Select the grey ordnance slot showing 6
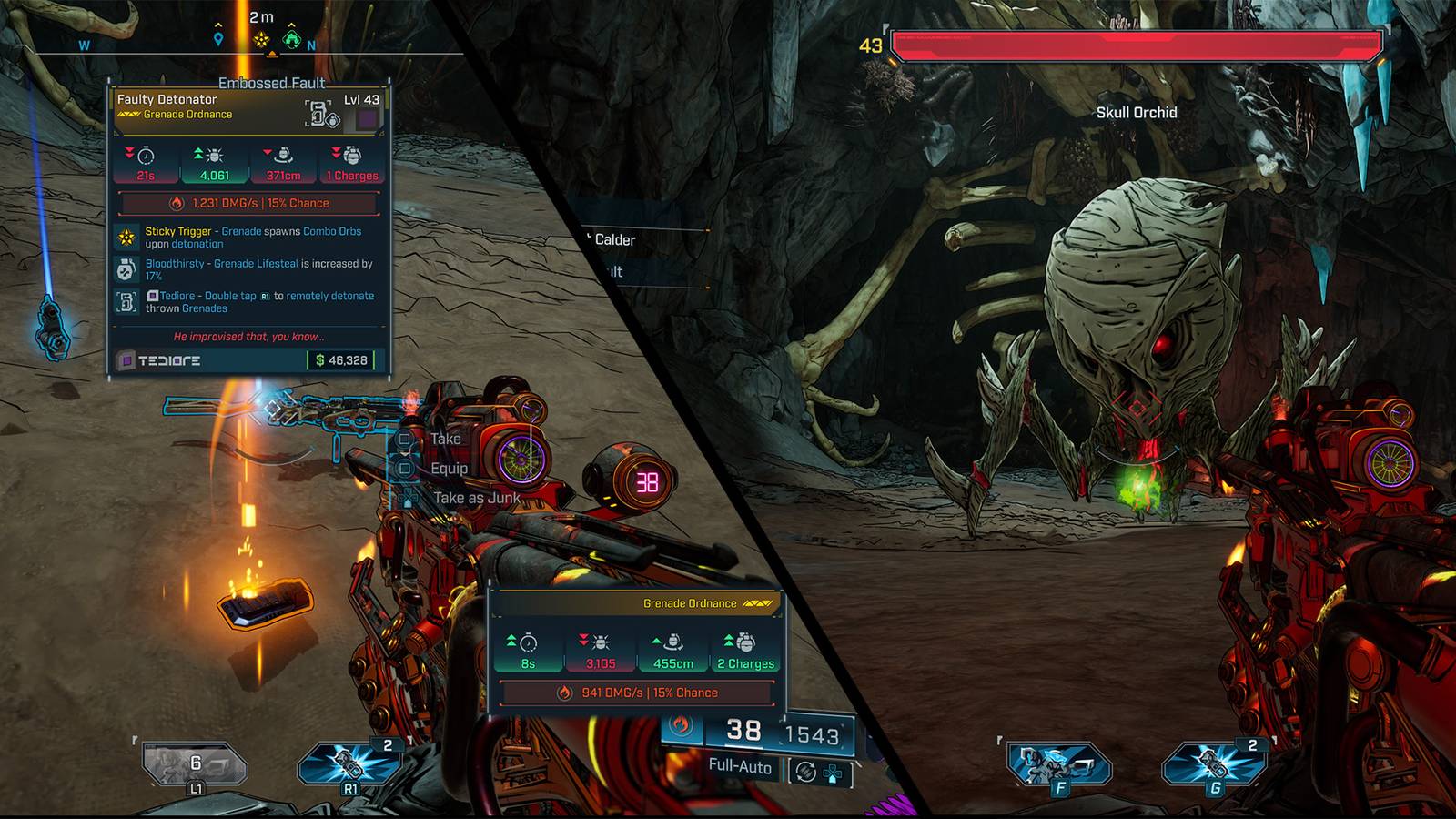Image resolution: width=1456 pixels, height=819 pixels. pyautogui.click(x=195, y=763)
